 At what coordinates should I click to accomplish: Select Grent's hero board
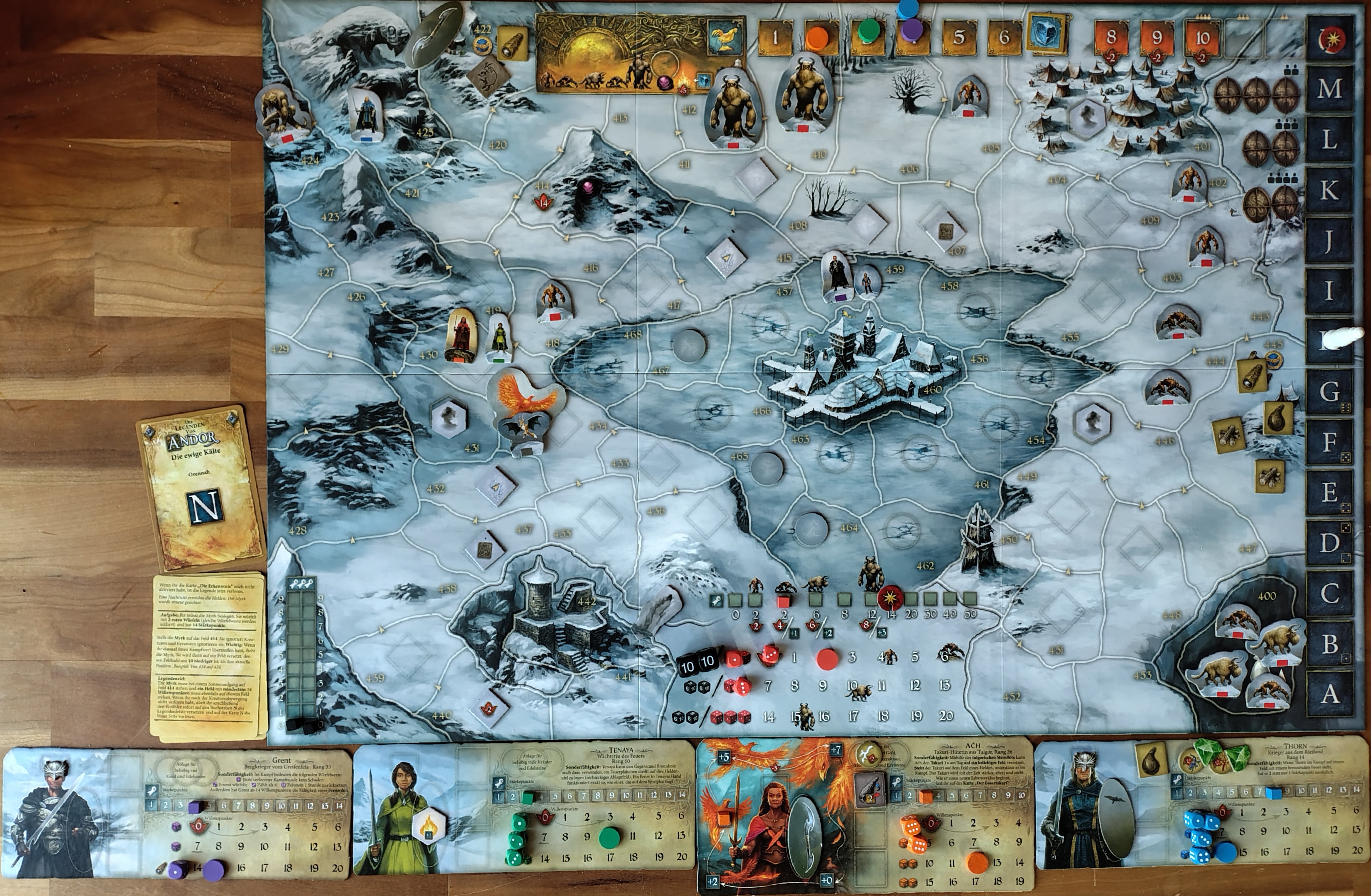tap(176, 812)
